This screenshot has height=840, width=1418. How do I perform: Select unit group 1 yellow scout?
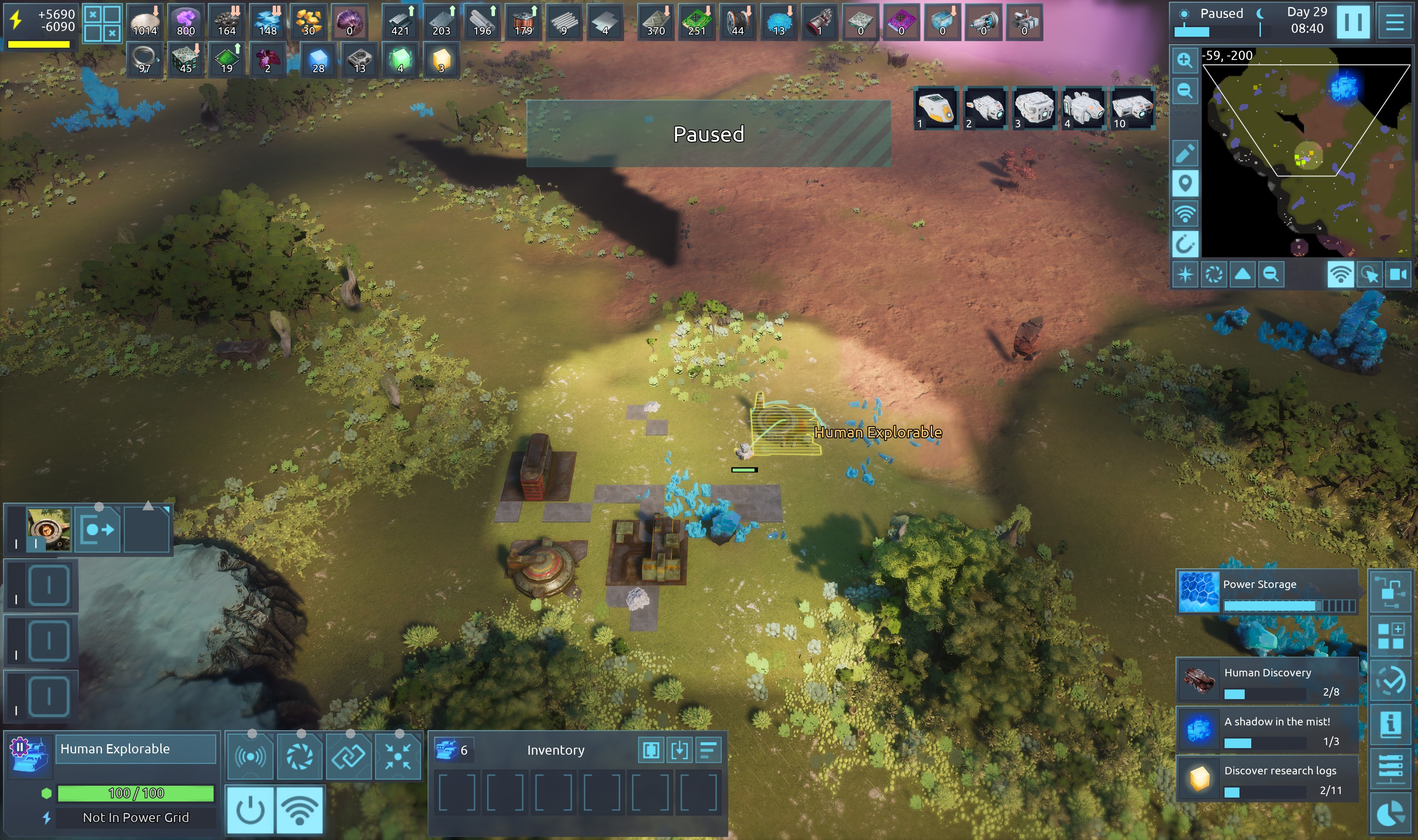tap(936, 108)
